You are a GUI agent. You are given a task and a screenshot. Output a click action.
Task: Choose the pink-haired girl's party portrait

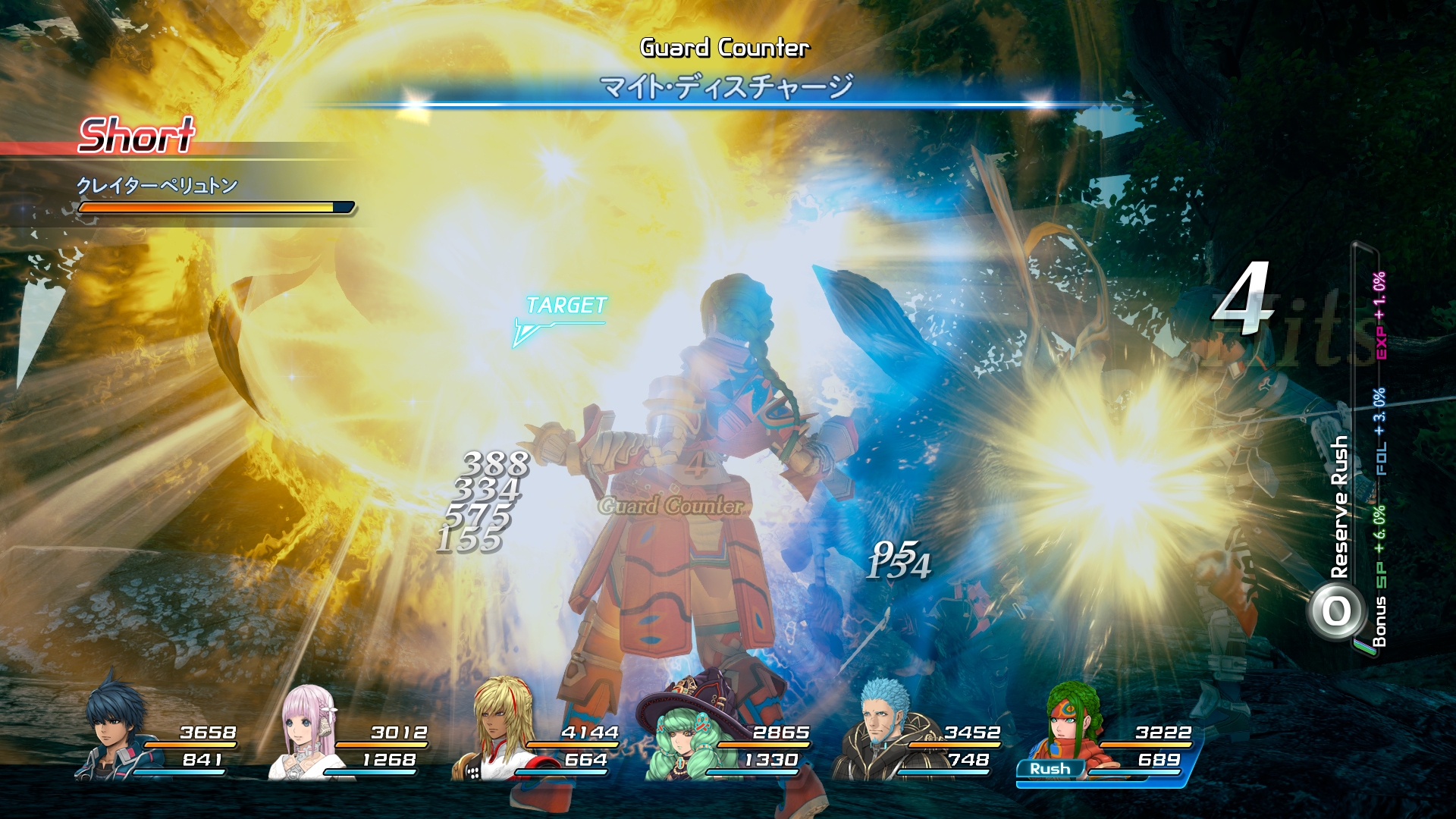pos(306,733)
